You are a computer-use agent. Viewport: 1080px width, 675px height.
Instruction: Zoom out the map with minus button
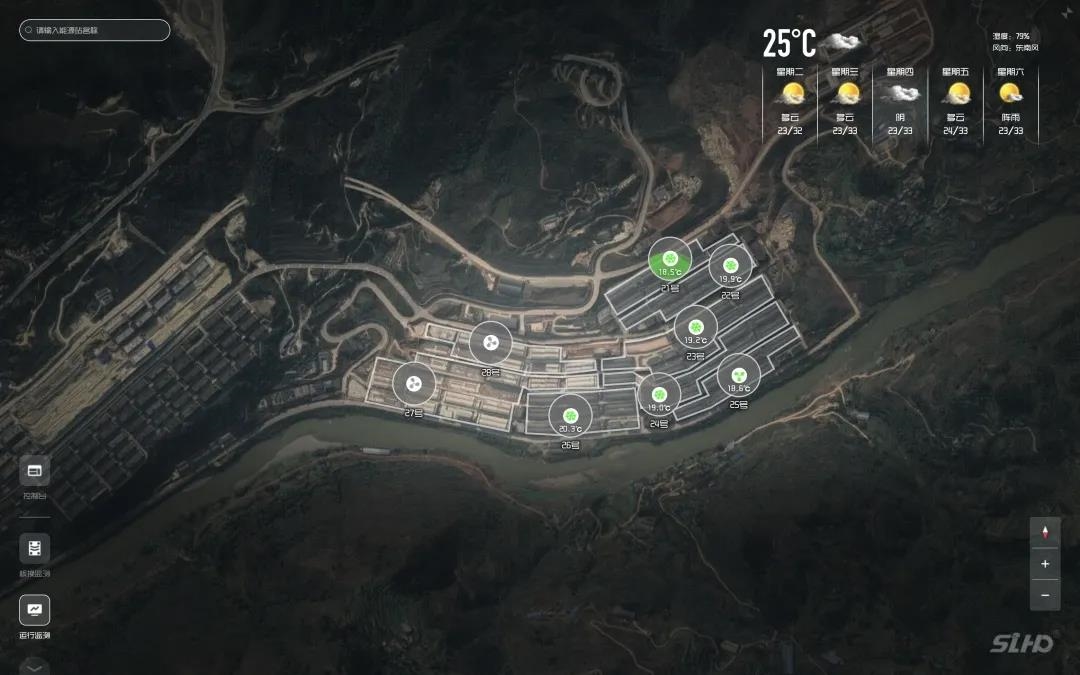point(1045,595)
